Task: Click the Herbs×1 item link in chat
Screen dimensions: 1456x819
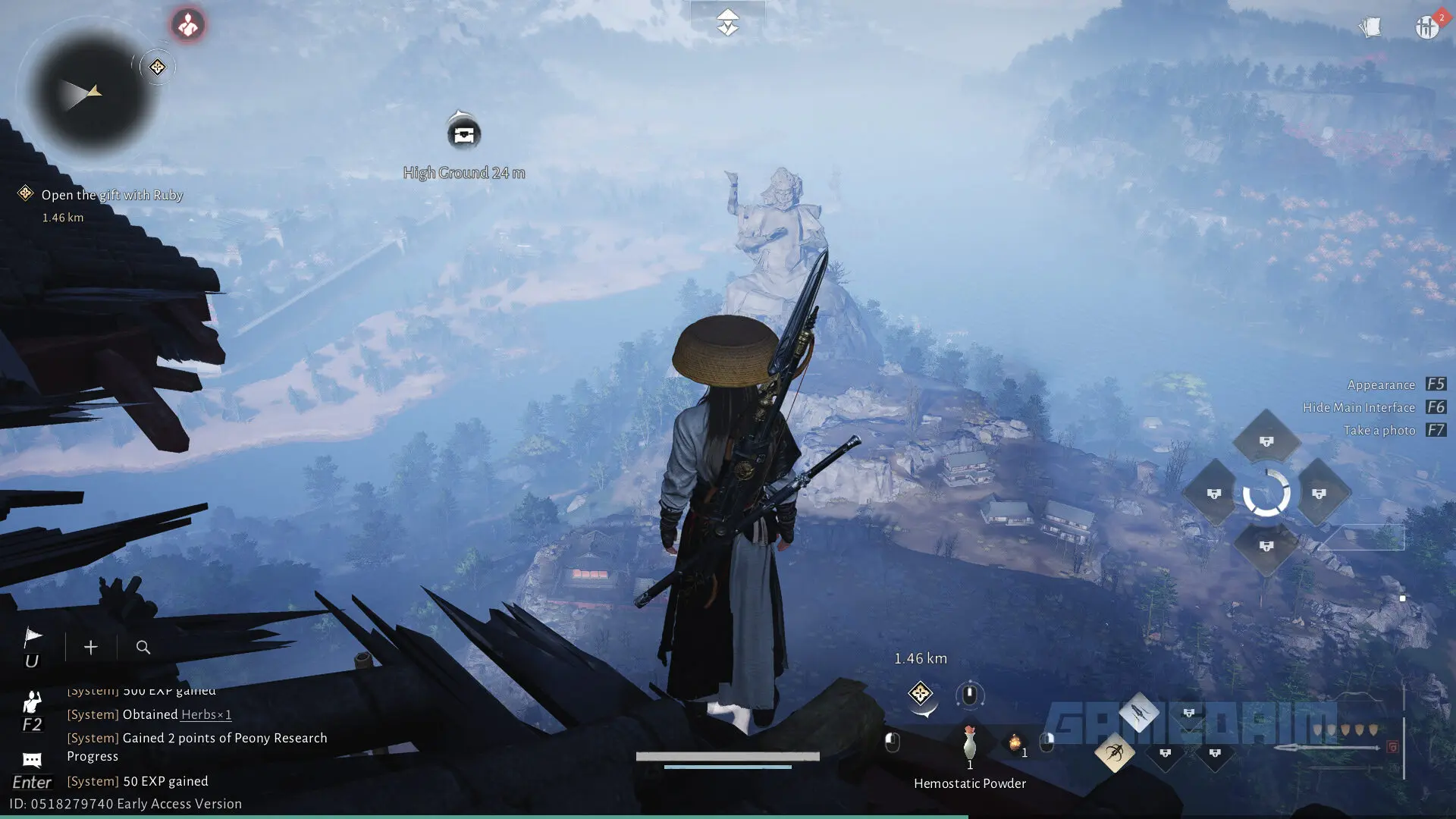Action: tap(205, 714)
